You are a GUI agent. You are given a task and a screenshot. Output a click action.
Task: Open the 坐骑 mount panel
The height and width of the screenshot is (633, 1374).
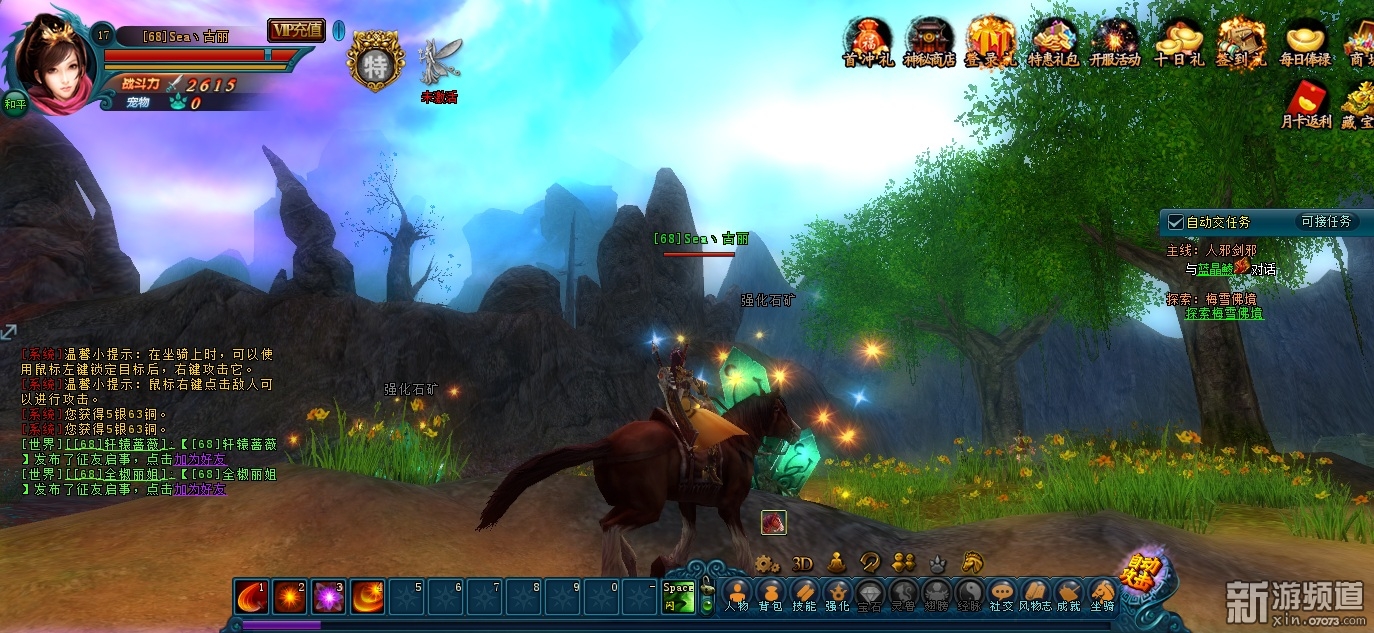click(x=1102, y=593)
